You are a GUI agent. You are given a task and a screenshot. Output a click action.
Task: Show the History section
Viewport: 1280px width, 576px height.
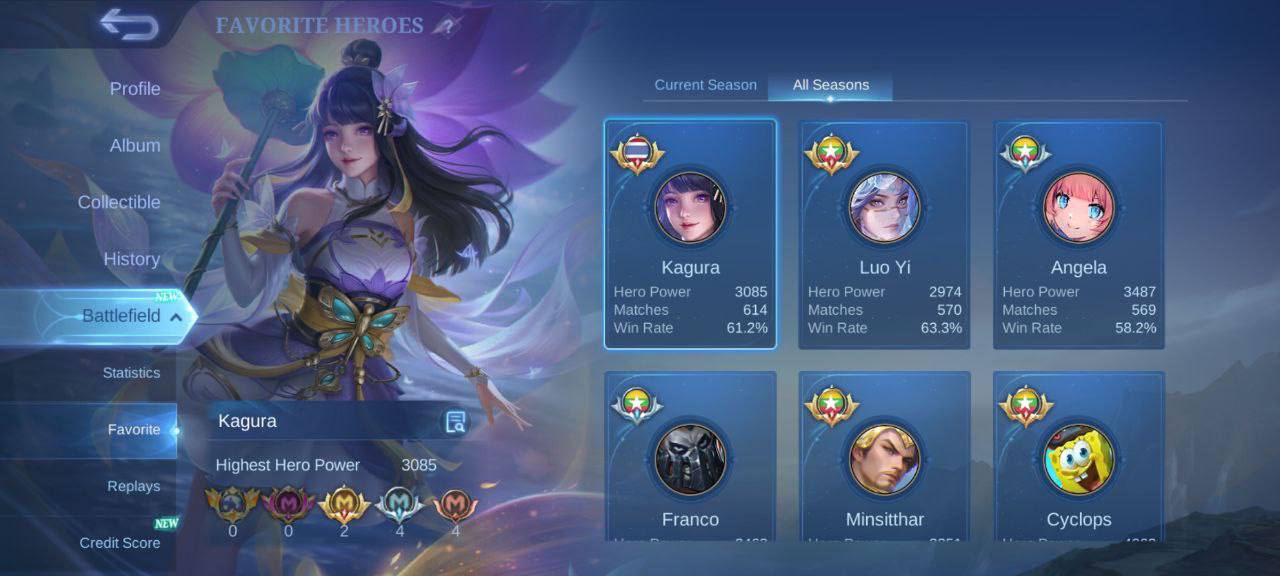(131, 259)
